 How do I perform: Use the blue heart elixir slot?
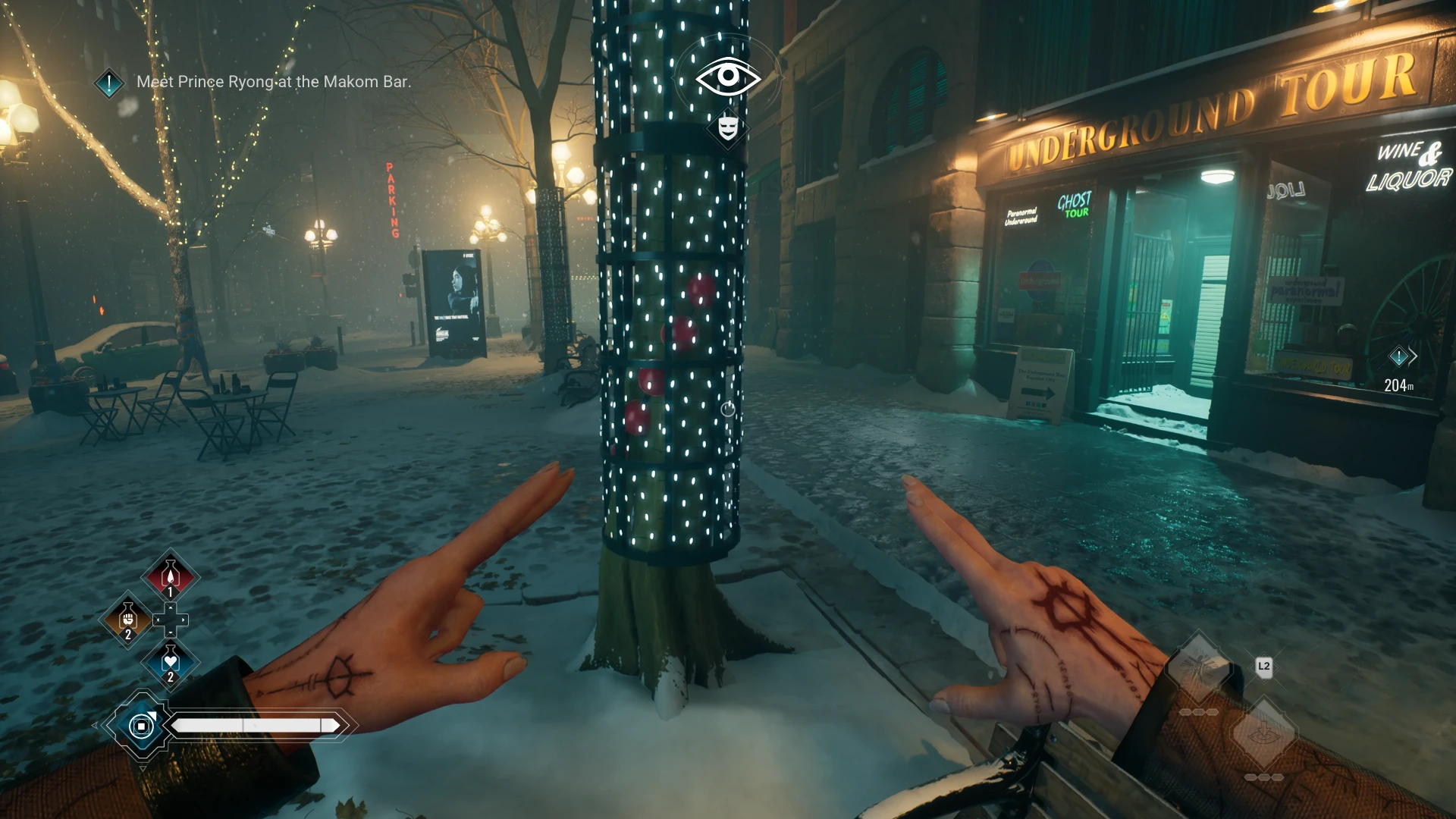click(x=171, y=663)
